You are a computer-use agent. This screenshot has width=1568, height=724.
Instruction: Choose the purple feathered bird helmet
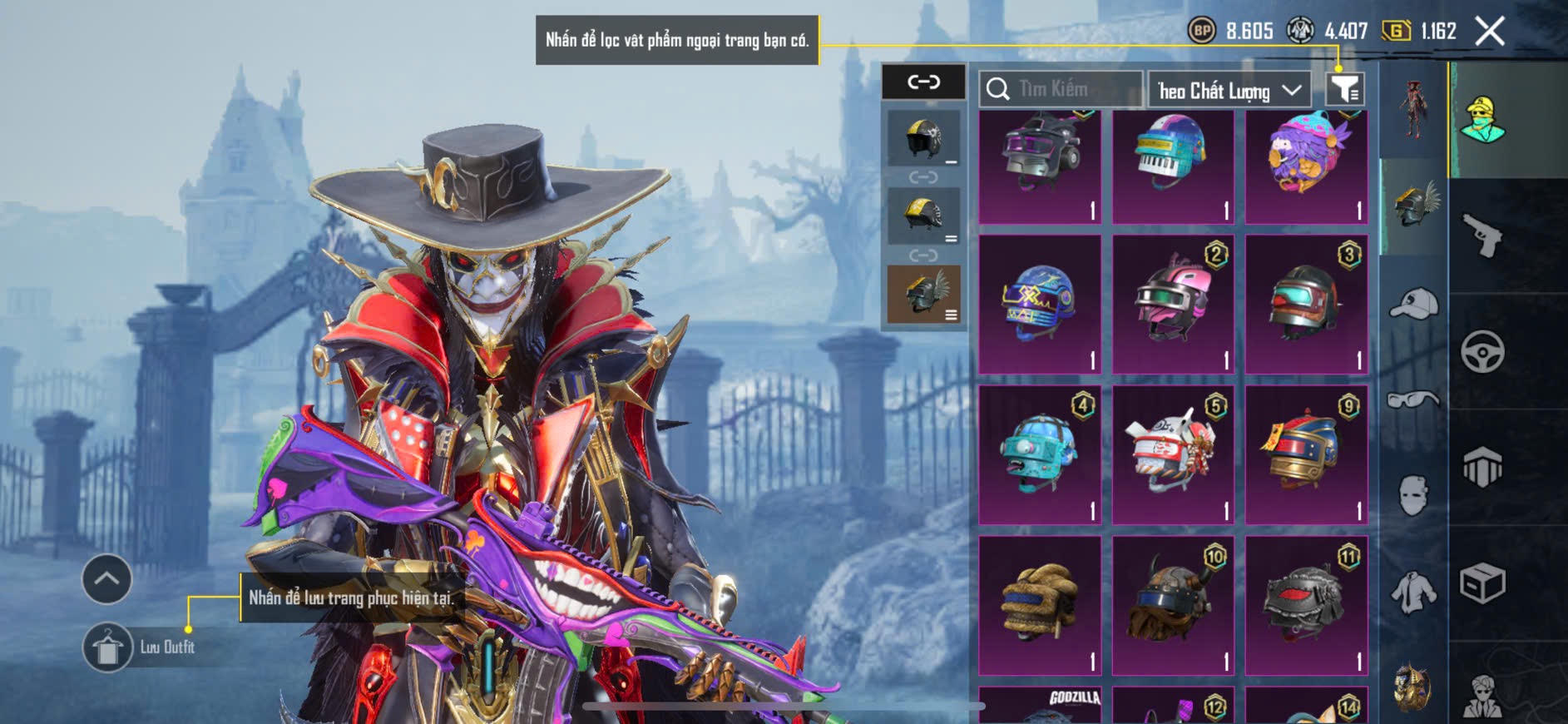click(x=1306, y=166)
